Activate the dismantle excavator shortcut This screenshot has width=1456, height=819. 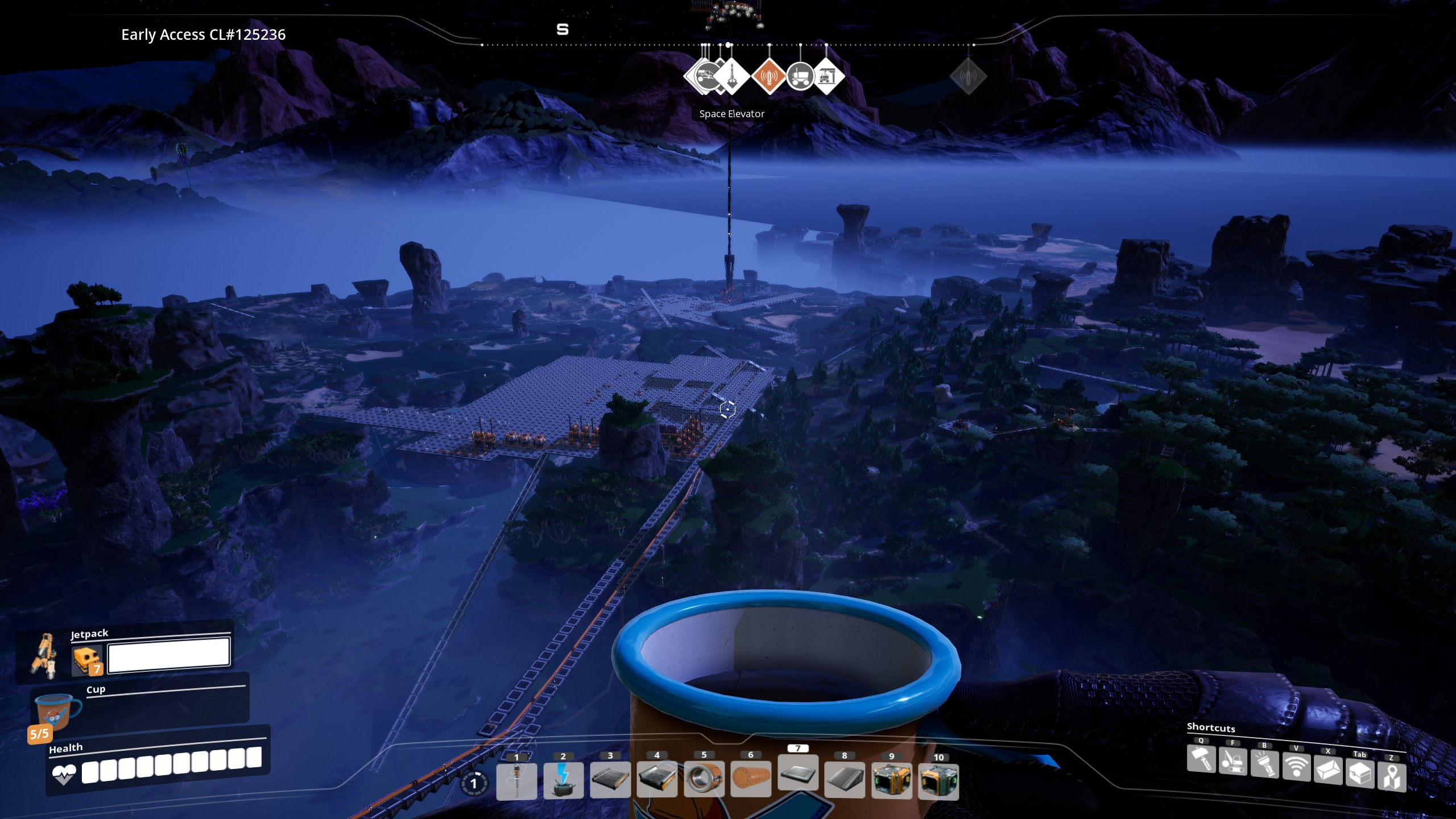point(1233,762)
